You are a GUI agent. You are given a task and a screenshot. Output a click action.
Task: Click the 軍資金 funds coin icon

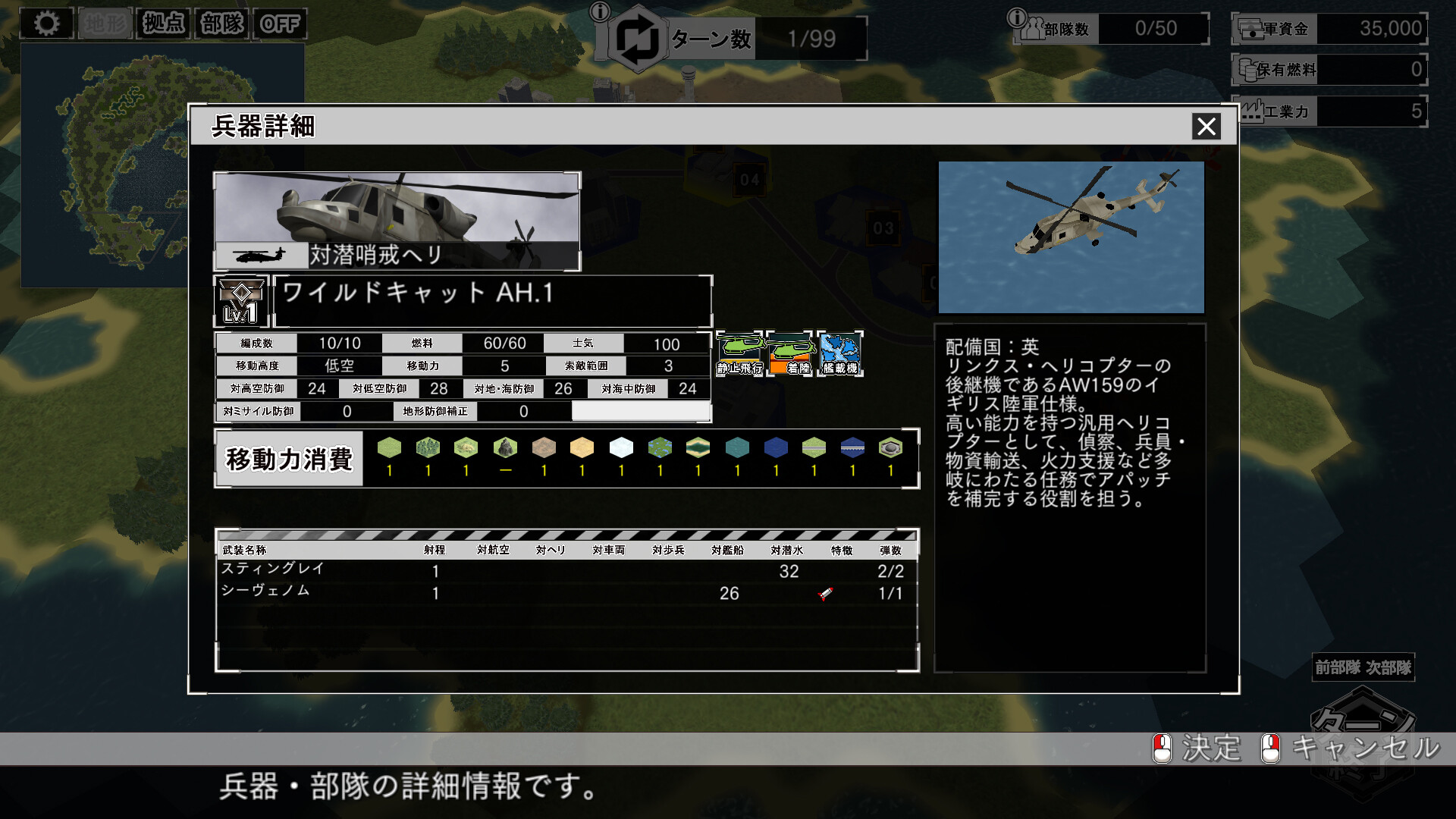[1251, 29]
